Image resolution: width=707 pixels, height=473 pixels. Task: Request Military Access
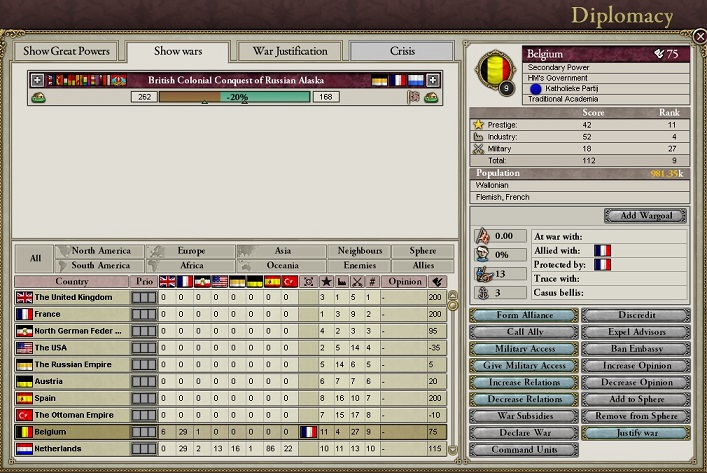524,349
